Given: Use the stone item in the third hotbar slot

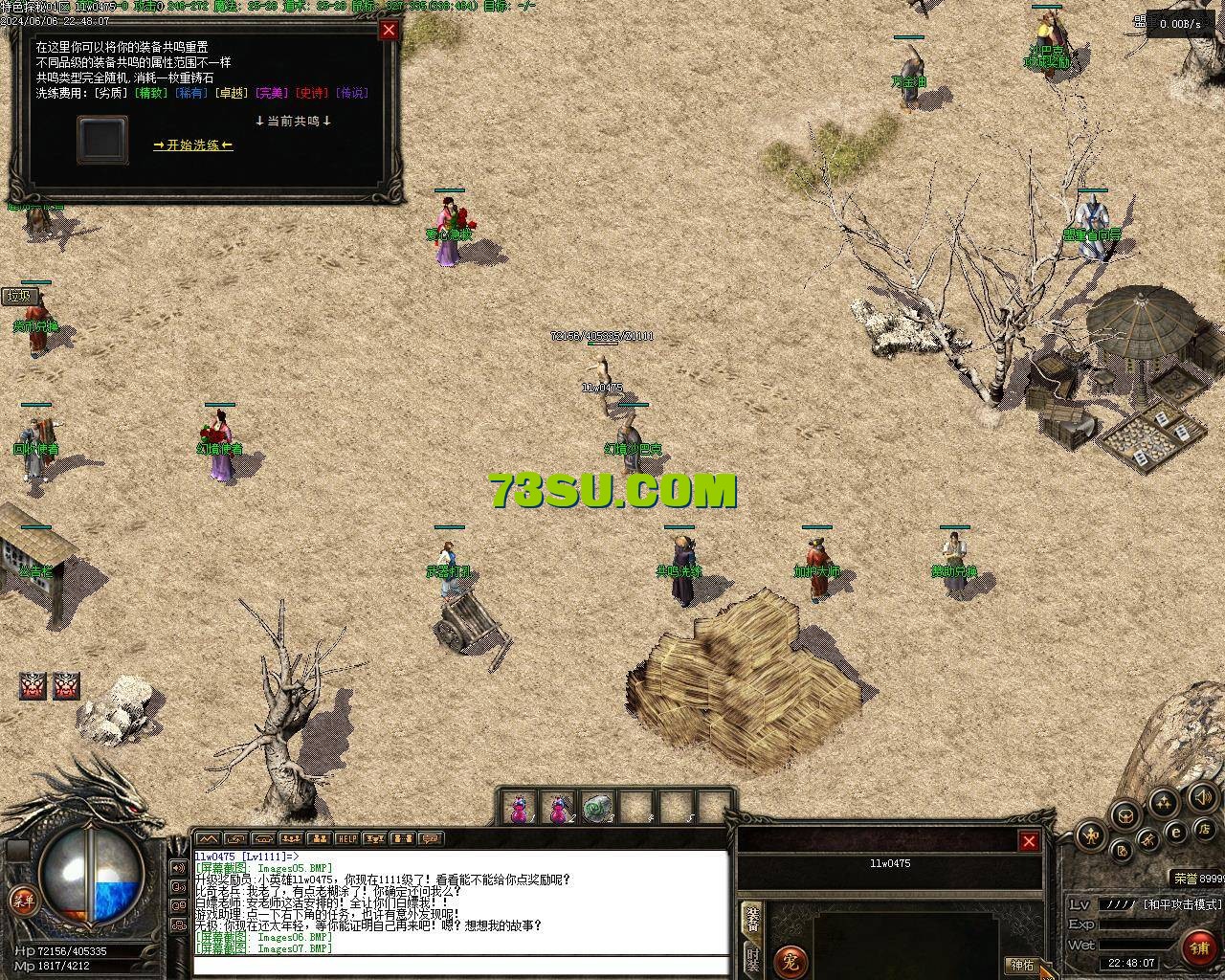Looking at the screenshot, I should point(597,809).
